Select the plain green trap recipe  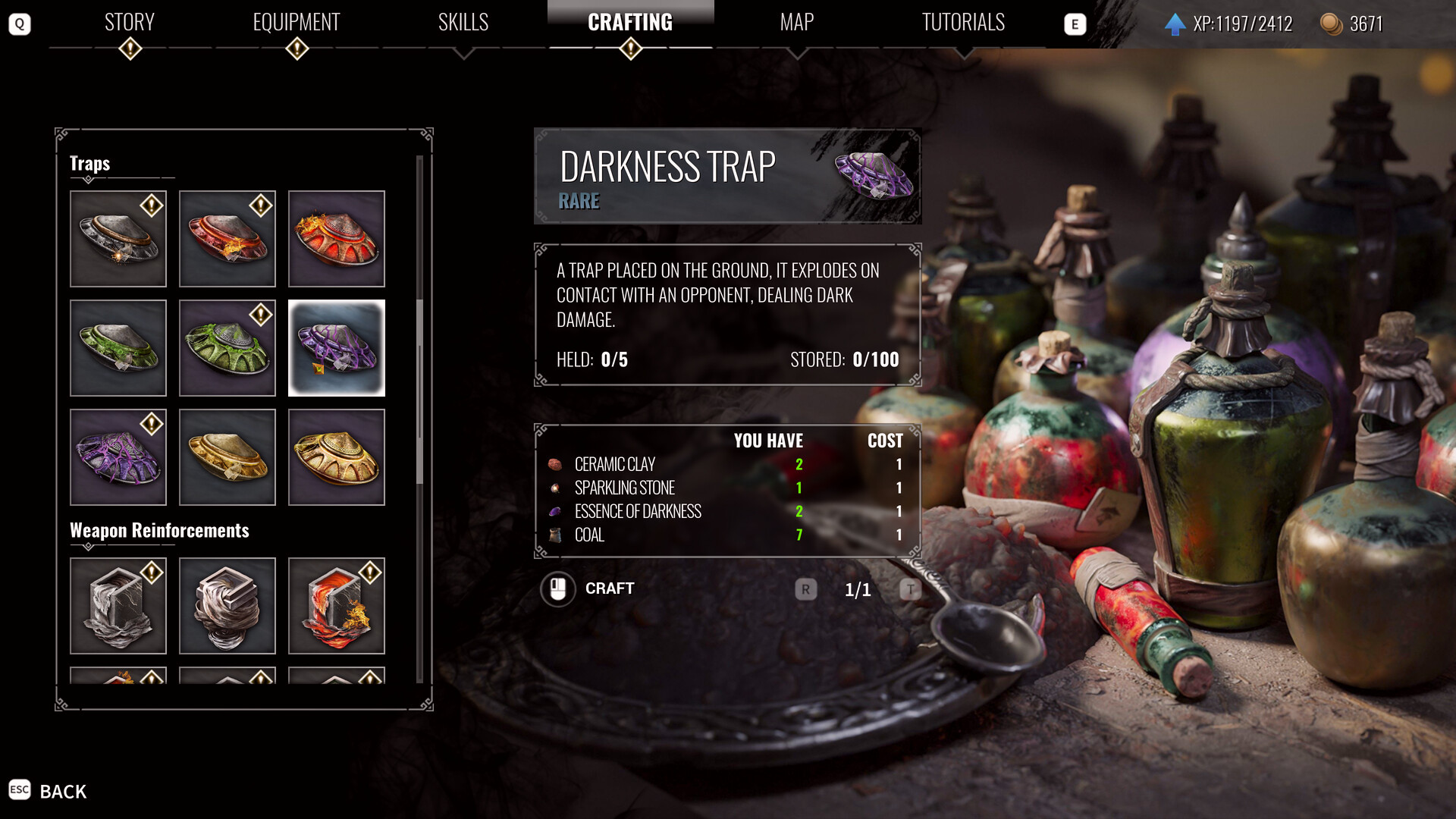pyautogui.click(x=118, y=348)
